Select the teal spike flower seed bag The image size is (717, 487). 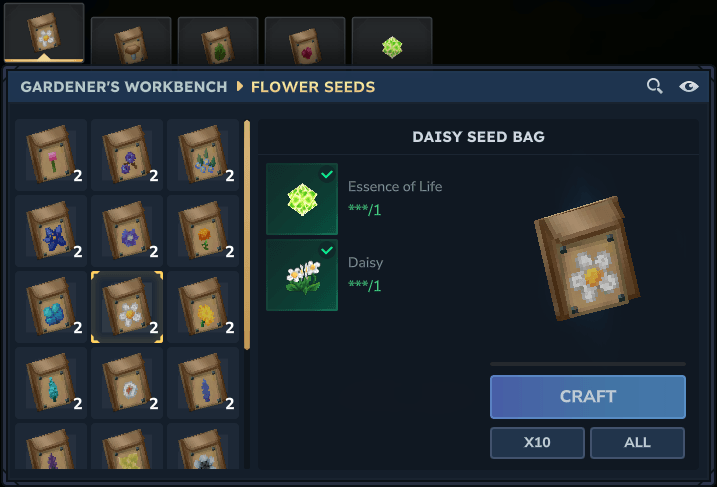(x=51, y=382)
